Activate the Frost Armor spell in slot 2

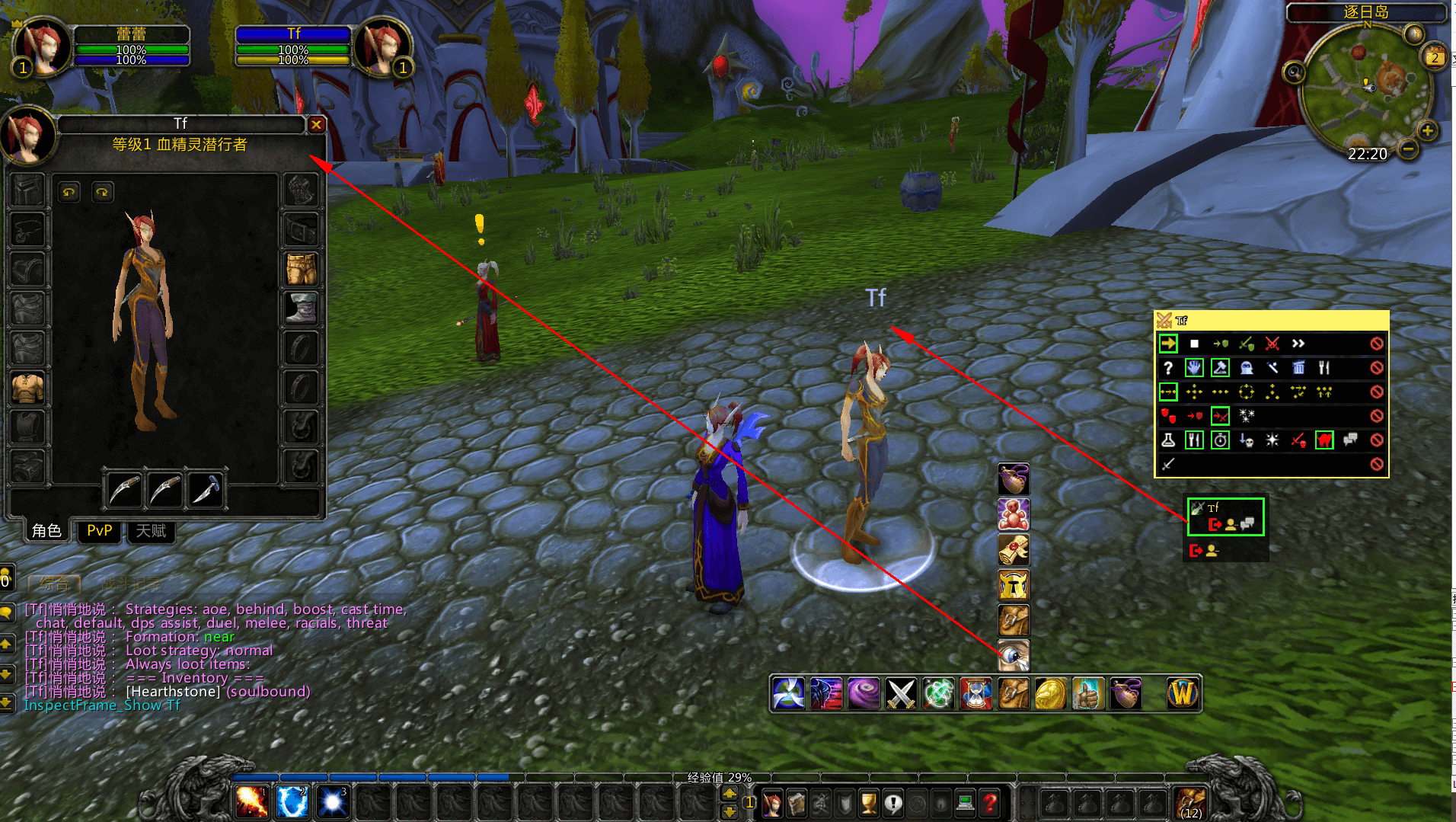(x=292, y=802)
